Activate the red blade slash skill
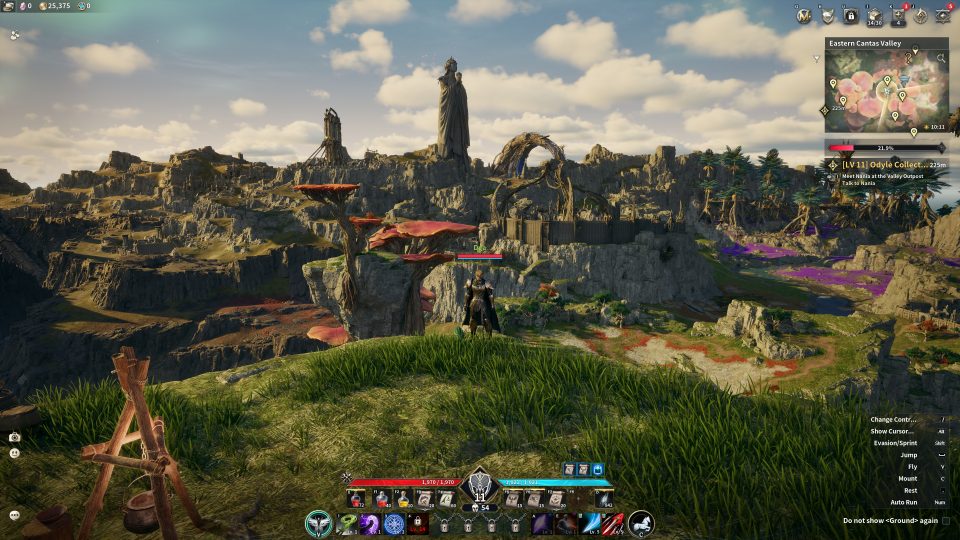960x540 pixels. click(612, 523)
